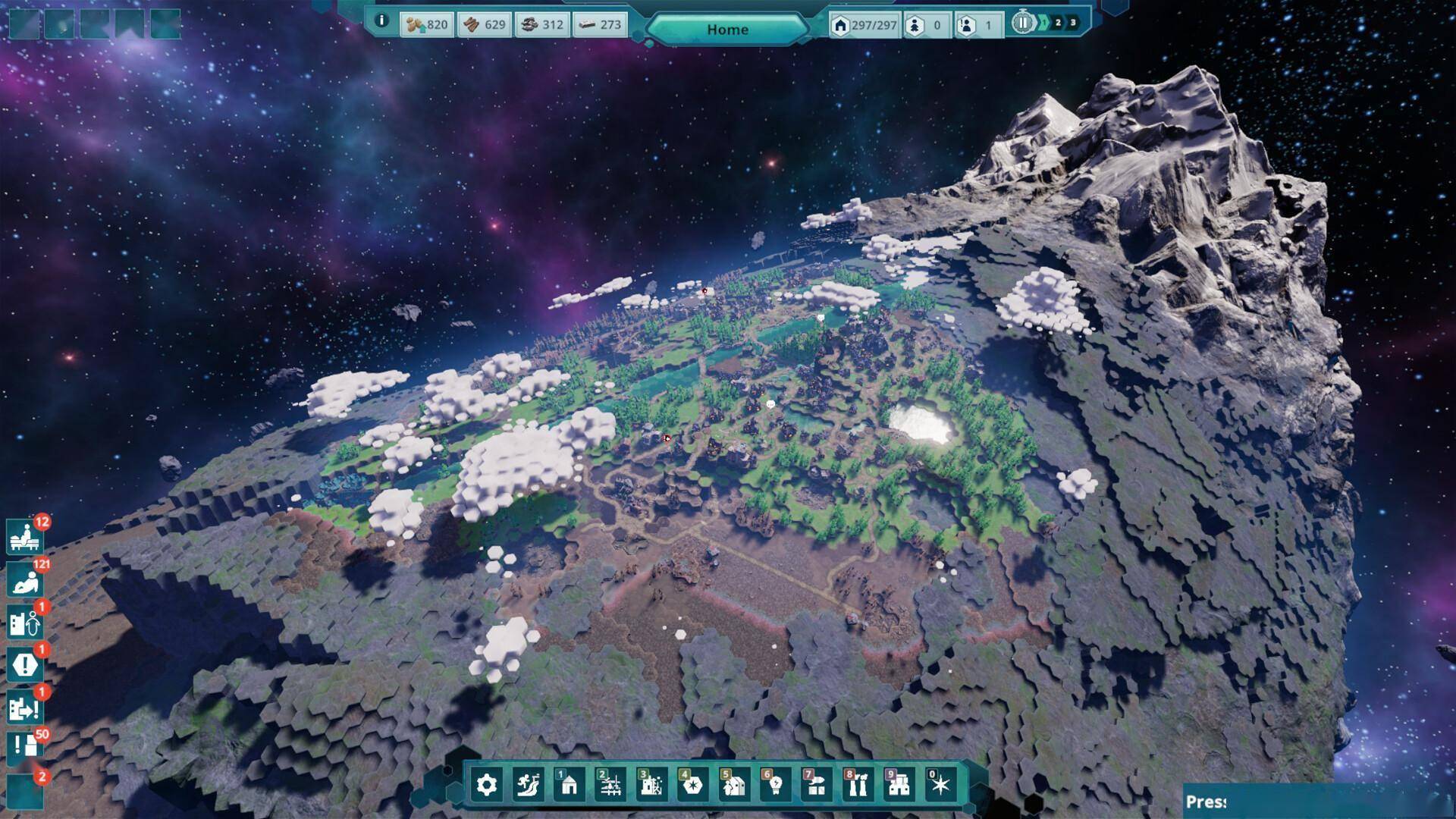Open the lightbulb power category
This screenshot has width=1456, height=819.
[775, 785]
